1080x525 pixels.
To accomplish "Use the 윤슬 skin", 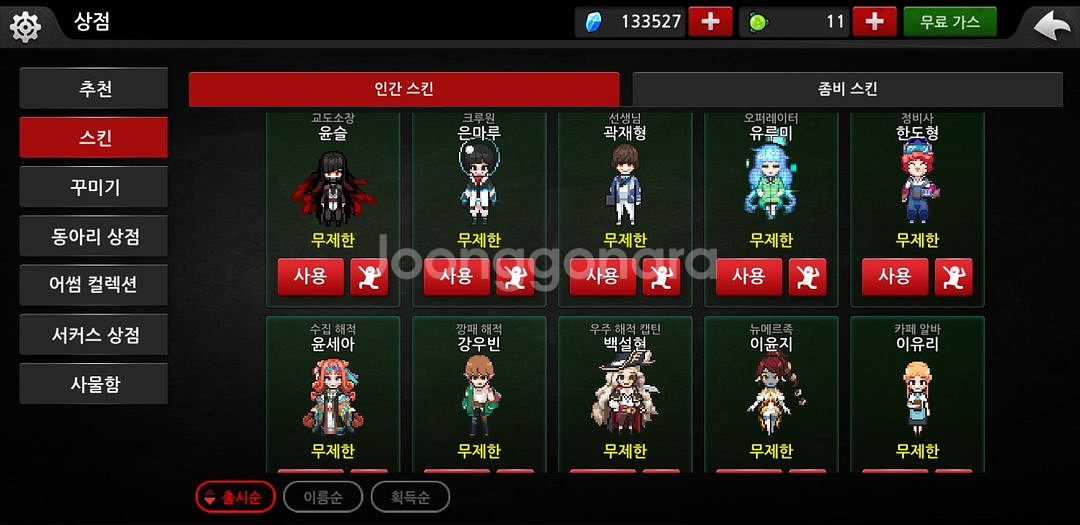I will pos(310,276).
